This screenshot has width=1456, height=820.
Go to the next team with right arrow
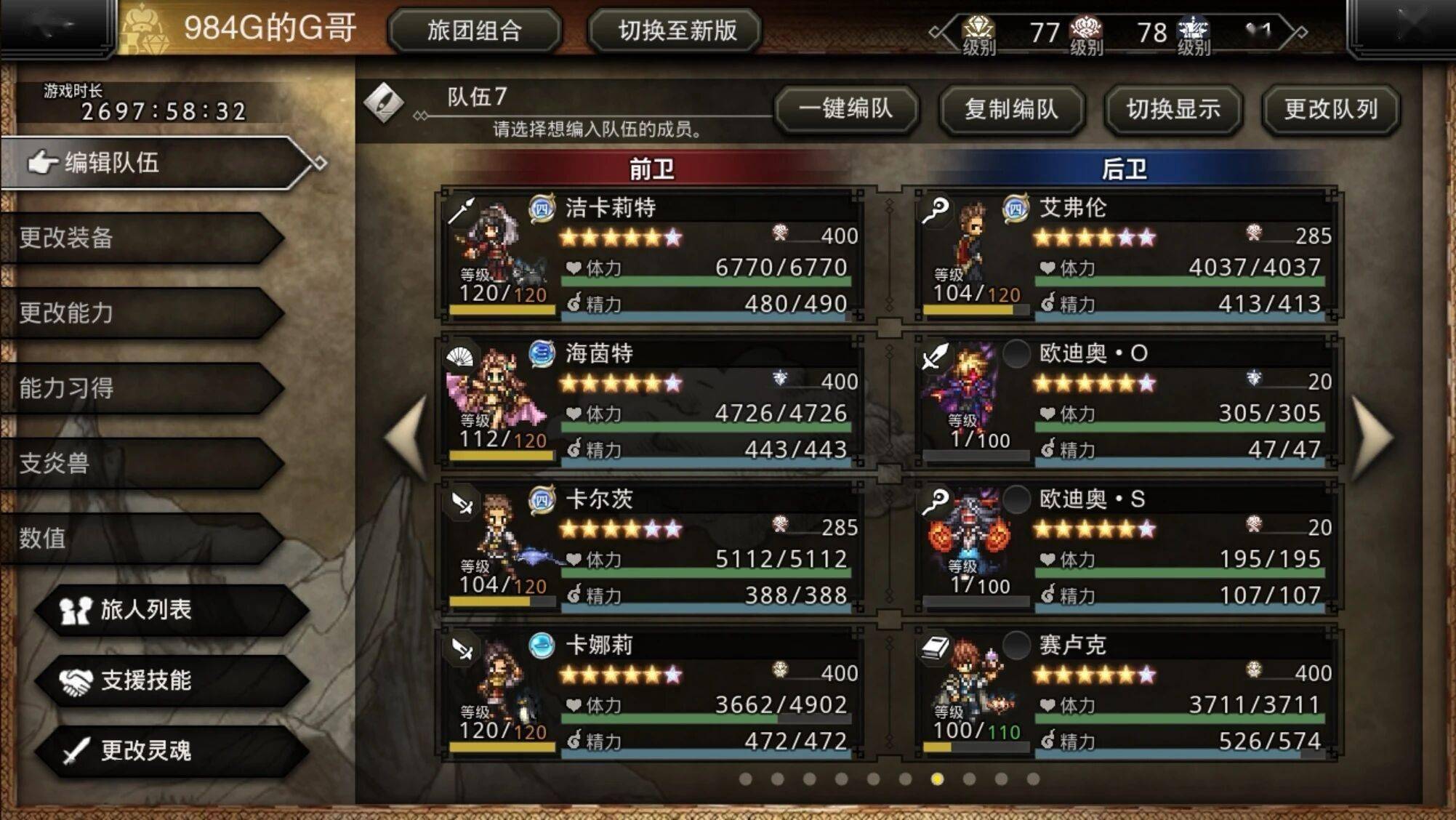pos(1373,438)
